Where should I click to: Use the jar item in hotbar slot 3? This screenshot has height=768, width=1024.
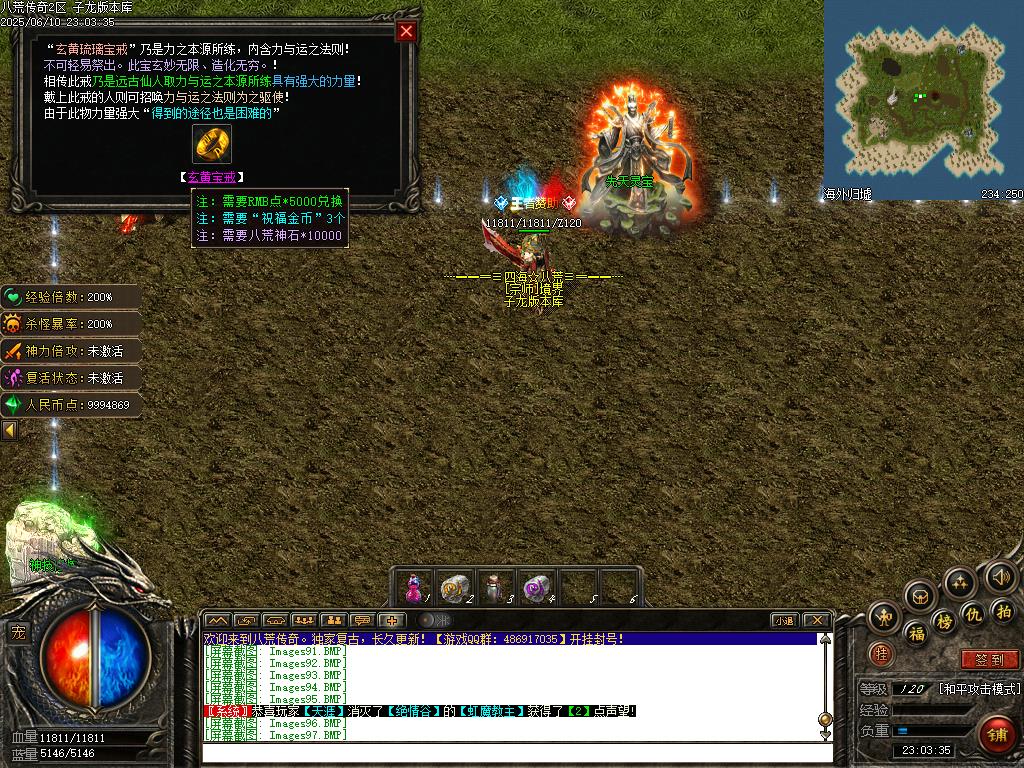pos(496,587)
